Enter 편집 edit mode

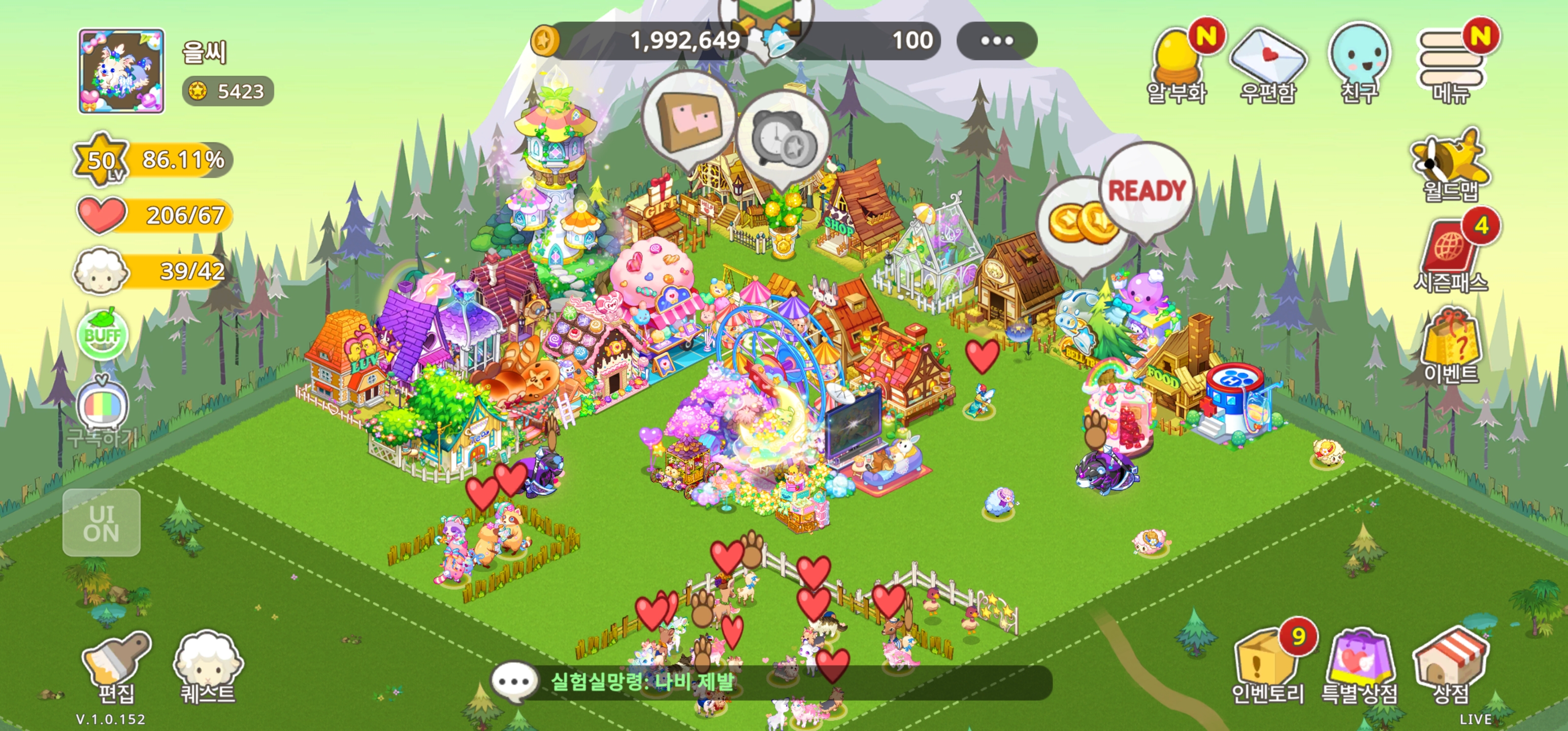pyautogui.click(x=116, y=668)
